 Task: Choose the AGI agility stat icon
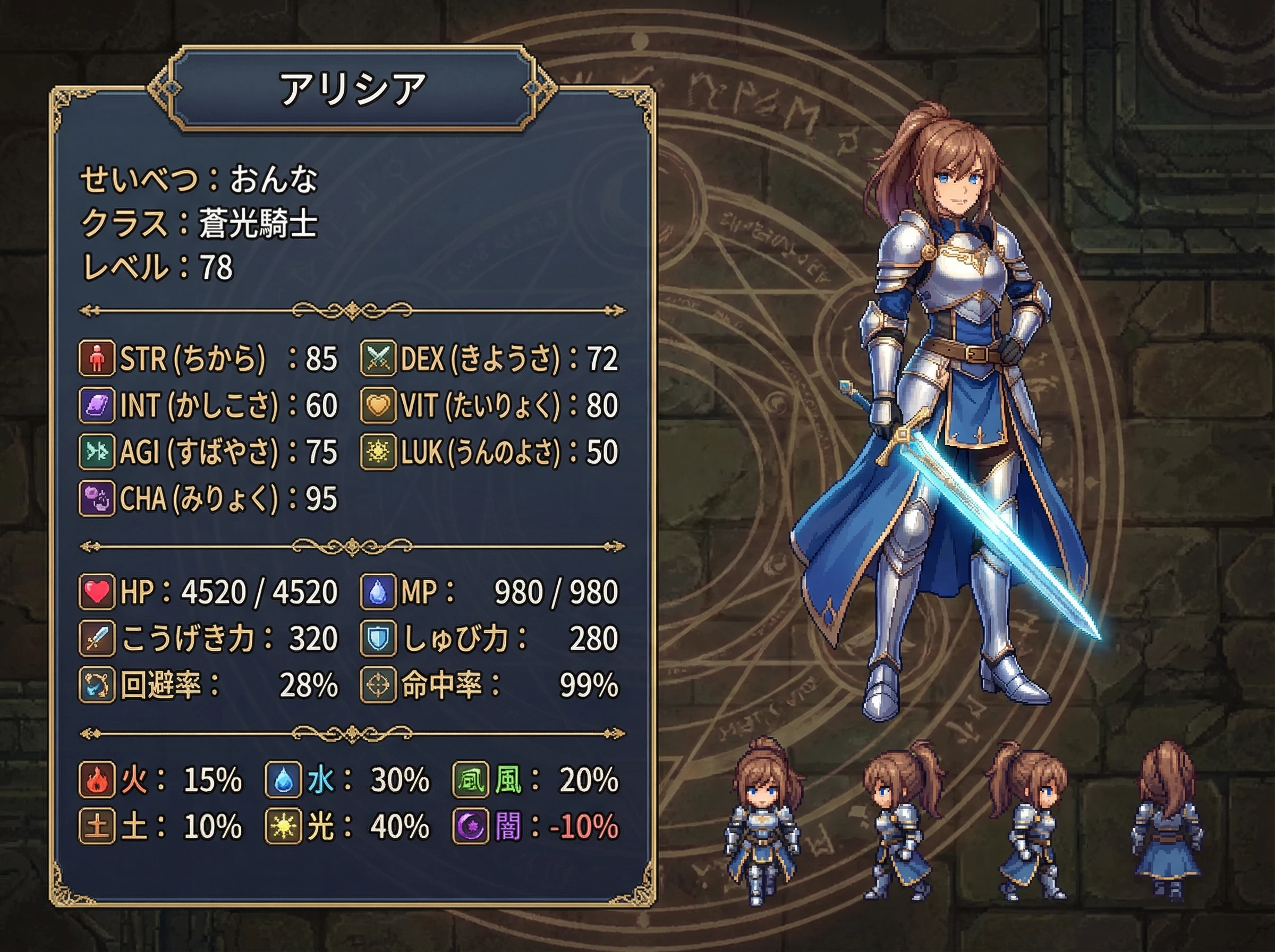pos(96,452)
